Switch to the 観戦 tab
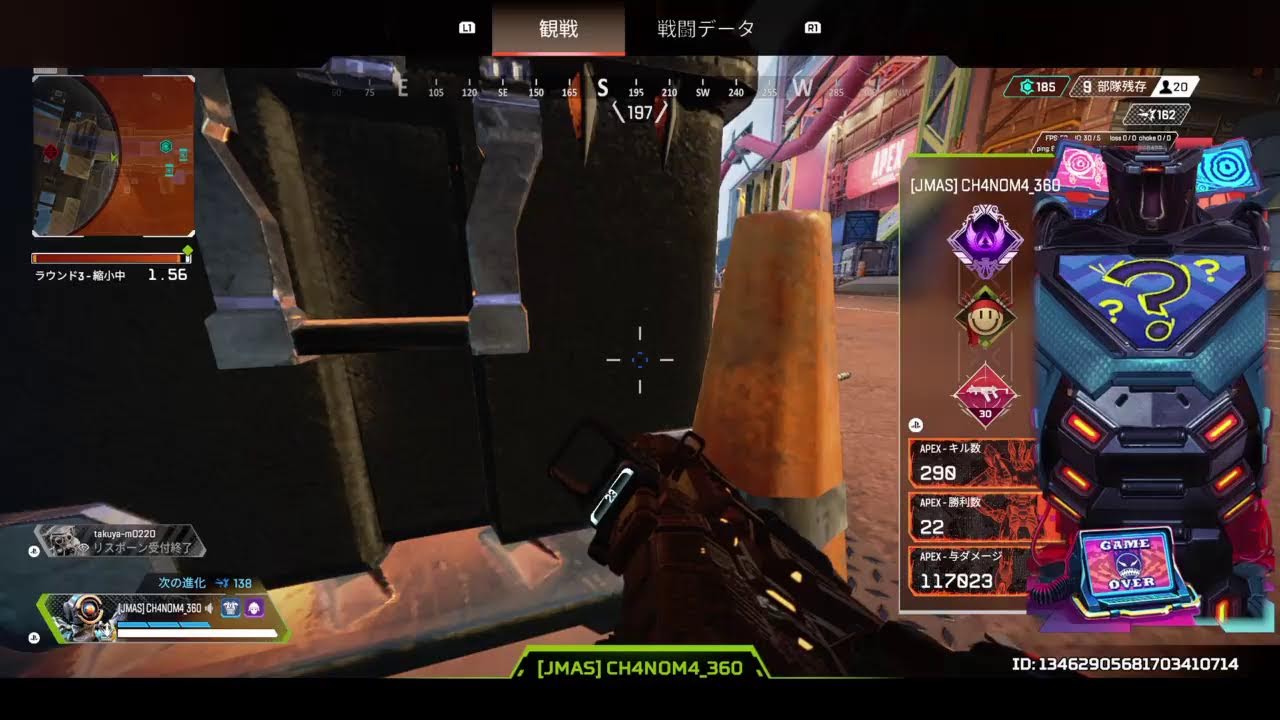 click(x=558, y=29)
